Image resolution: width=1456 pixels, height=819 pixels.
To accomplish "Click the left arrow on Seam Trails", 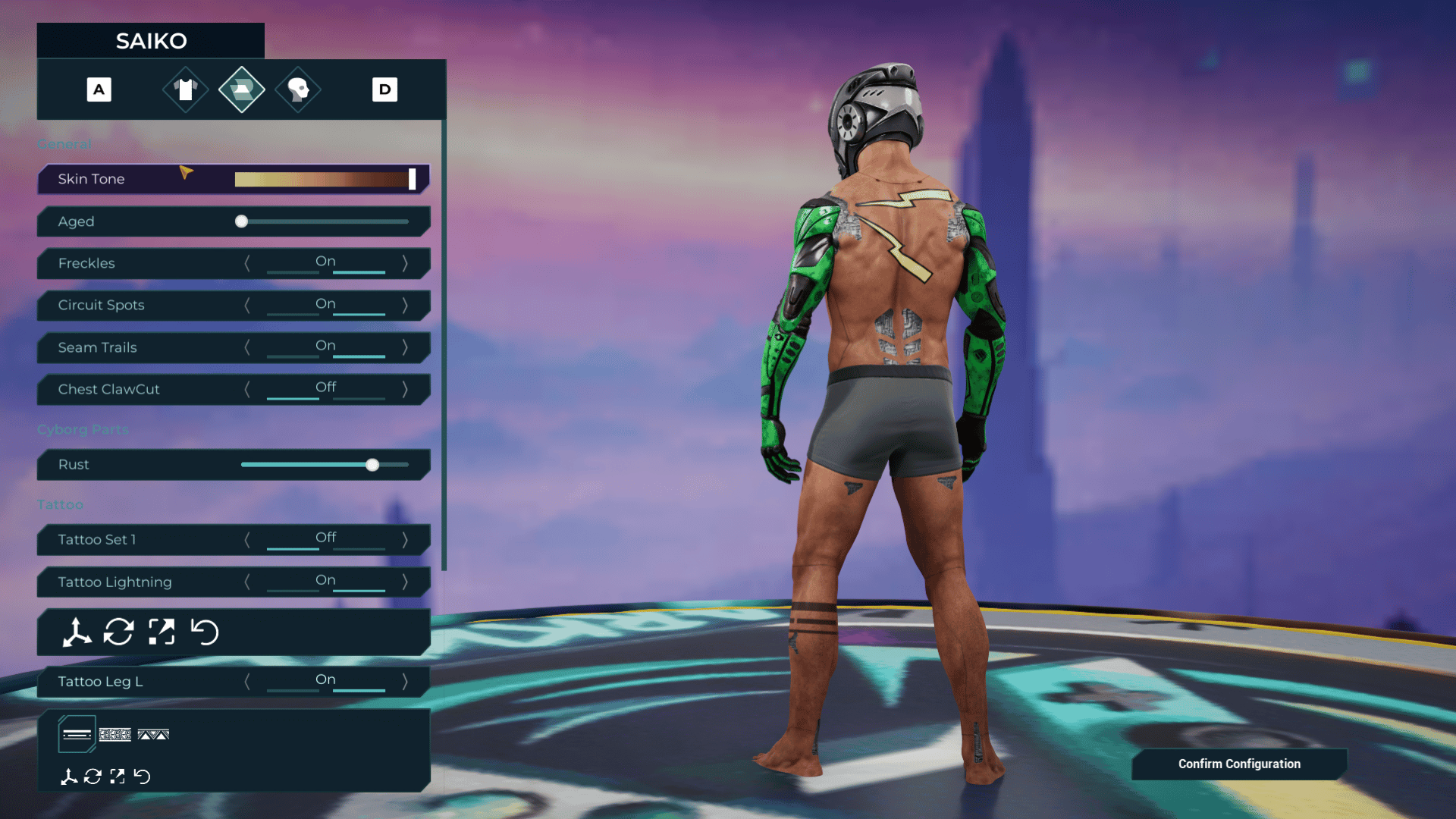I will pos(248,347).
